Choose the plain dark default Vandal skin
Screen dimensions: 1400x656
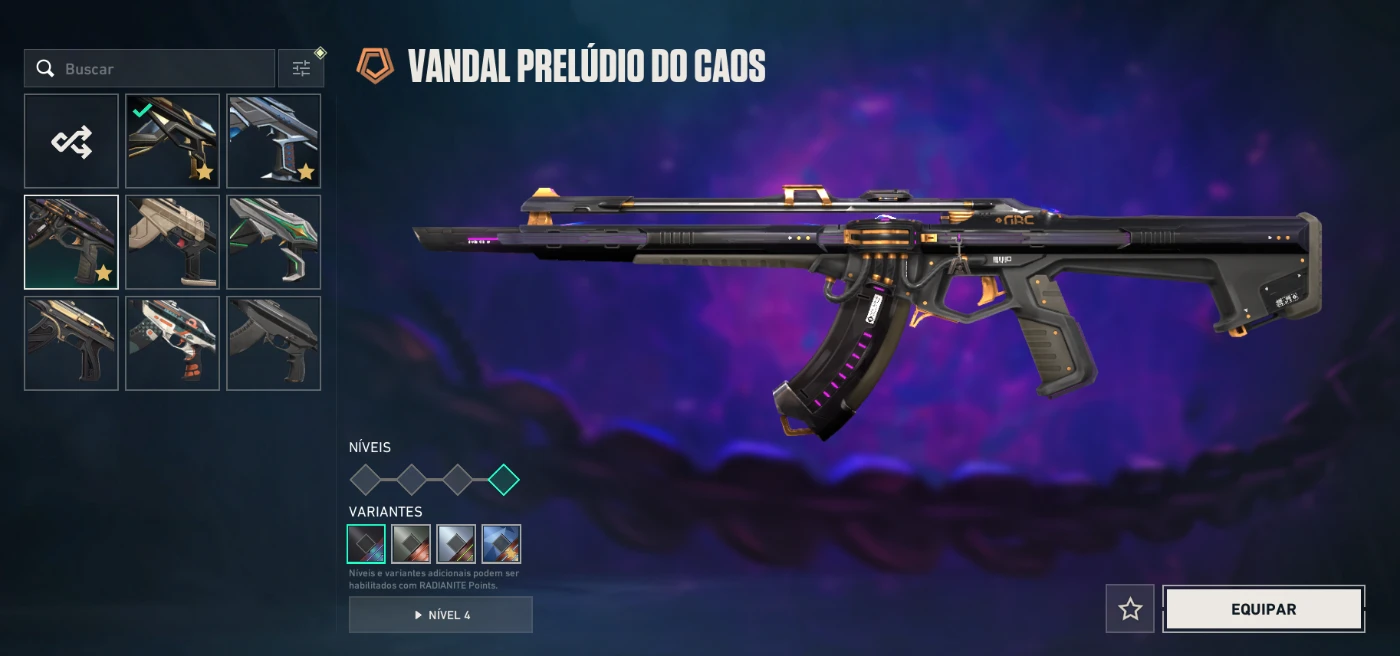(273, 343)
